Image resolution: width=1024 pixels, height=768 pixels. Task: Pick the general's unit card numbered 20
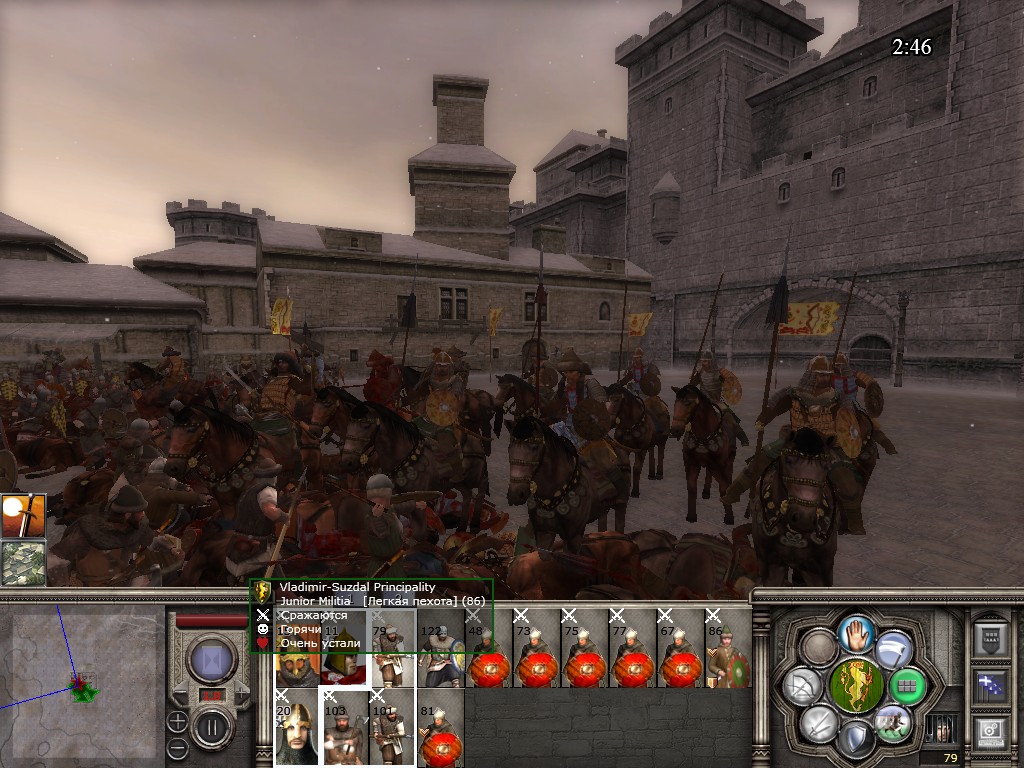point(296,728)
